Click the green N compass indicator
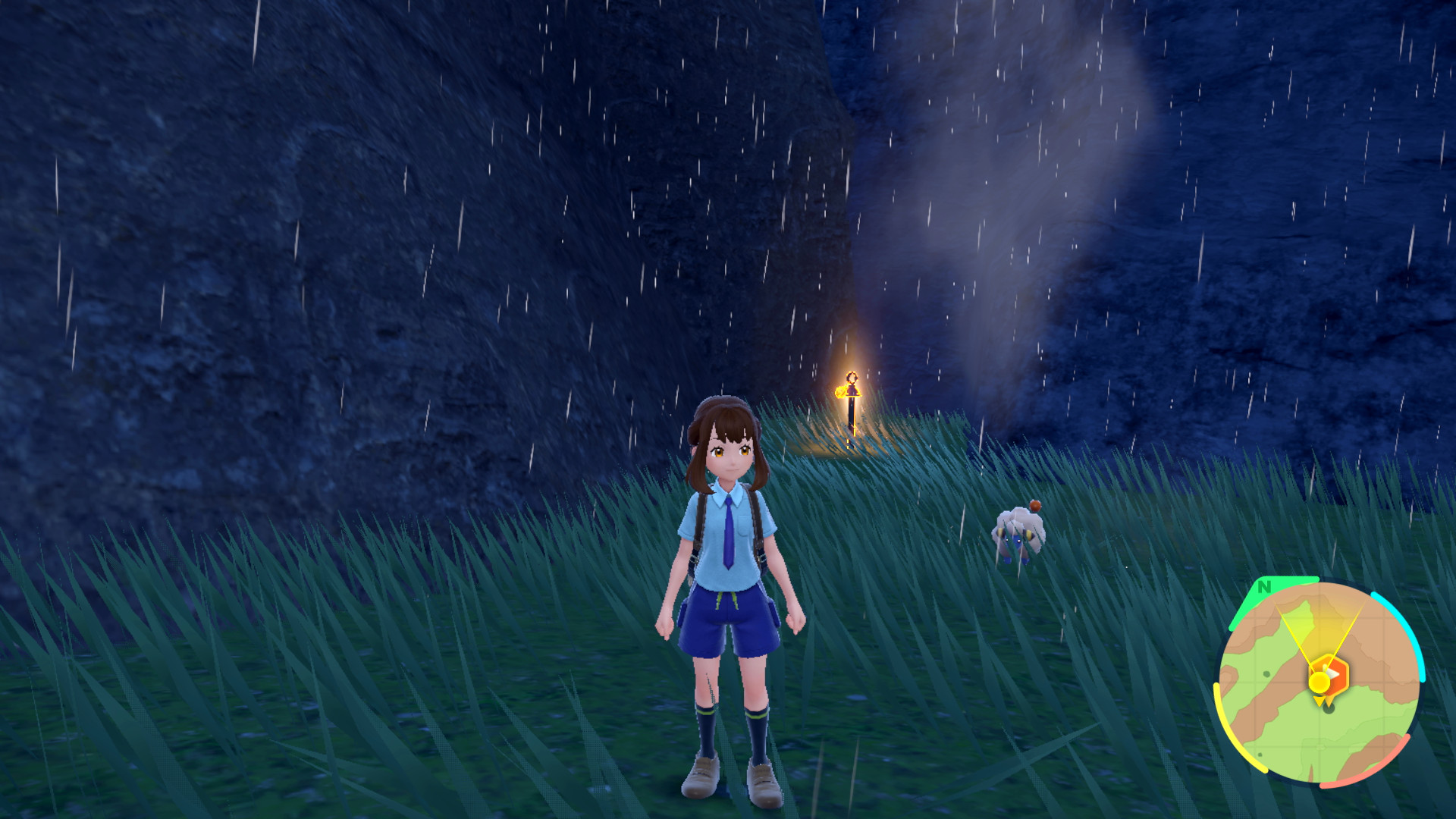The height and width of the screenshot is (819, 1456). point(1264,587)
